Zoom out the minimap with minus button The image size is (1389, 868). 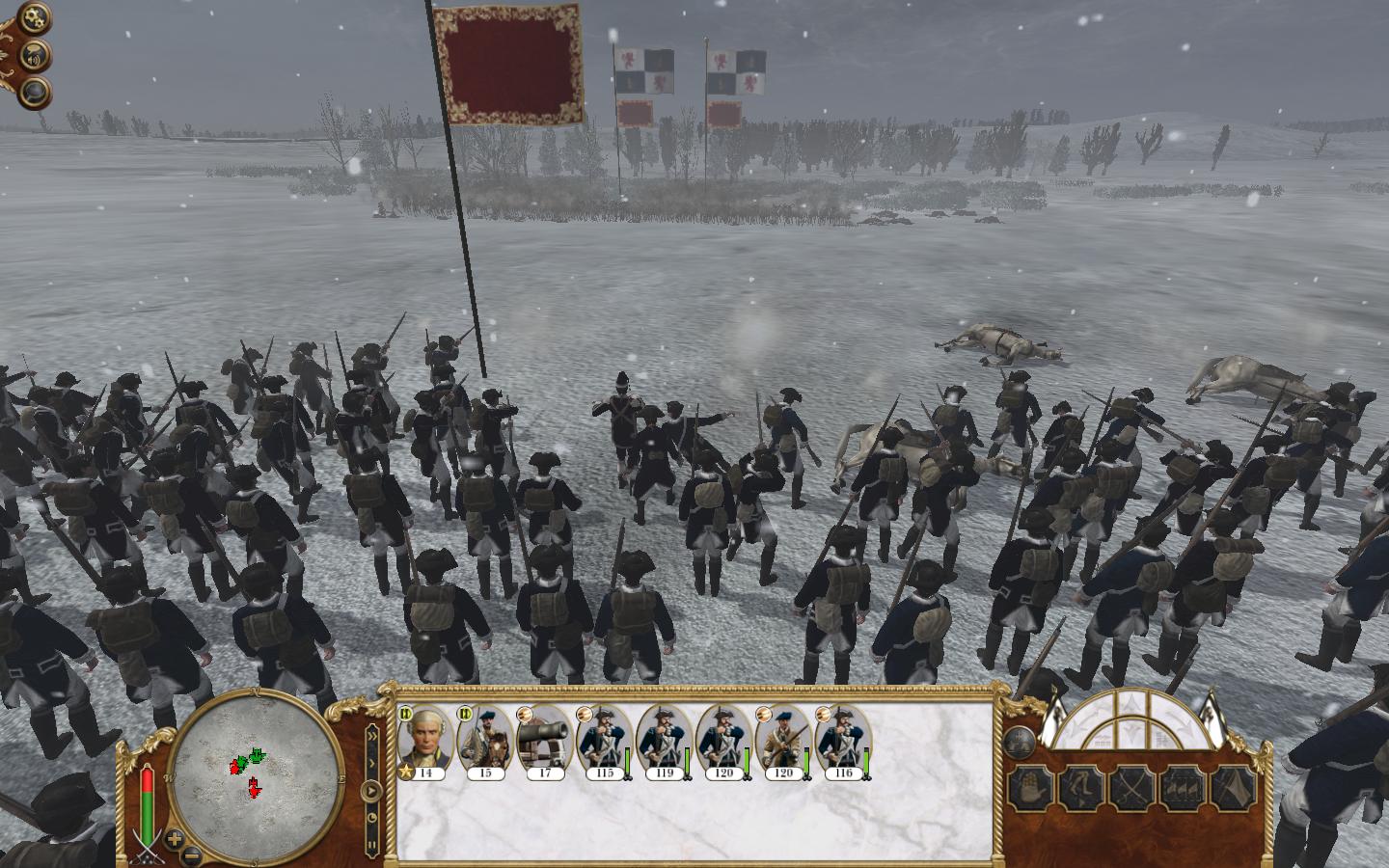pyautogui.click(x=192, y=853)
